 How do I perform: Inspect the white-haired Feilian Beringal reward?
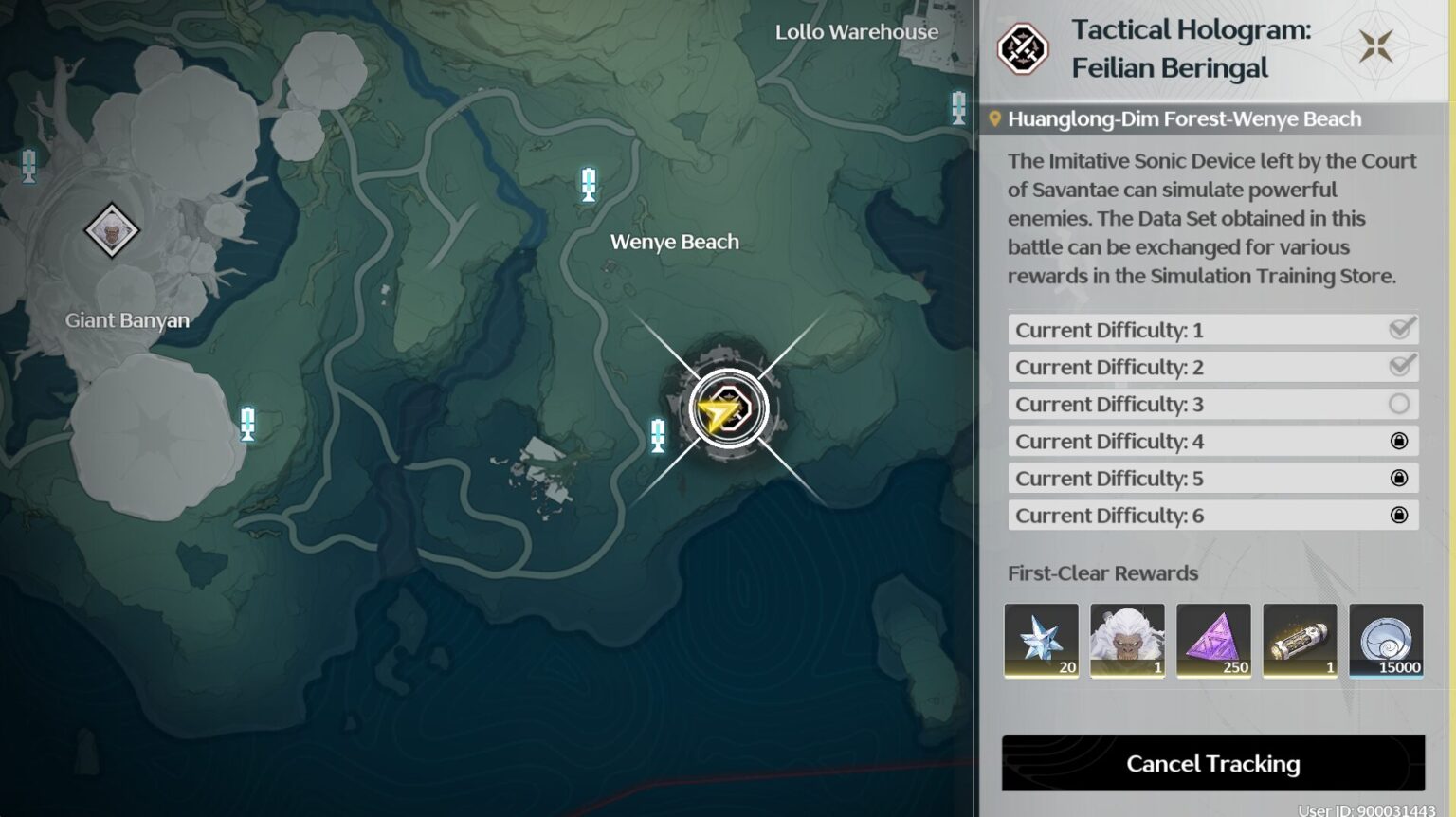tap(1127, 641)
